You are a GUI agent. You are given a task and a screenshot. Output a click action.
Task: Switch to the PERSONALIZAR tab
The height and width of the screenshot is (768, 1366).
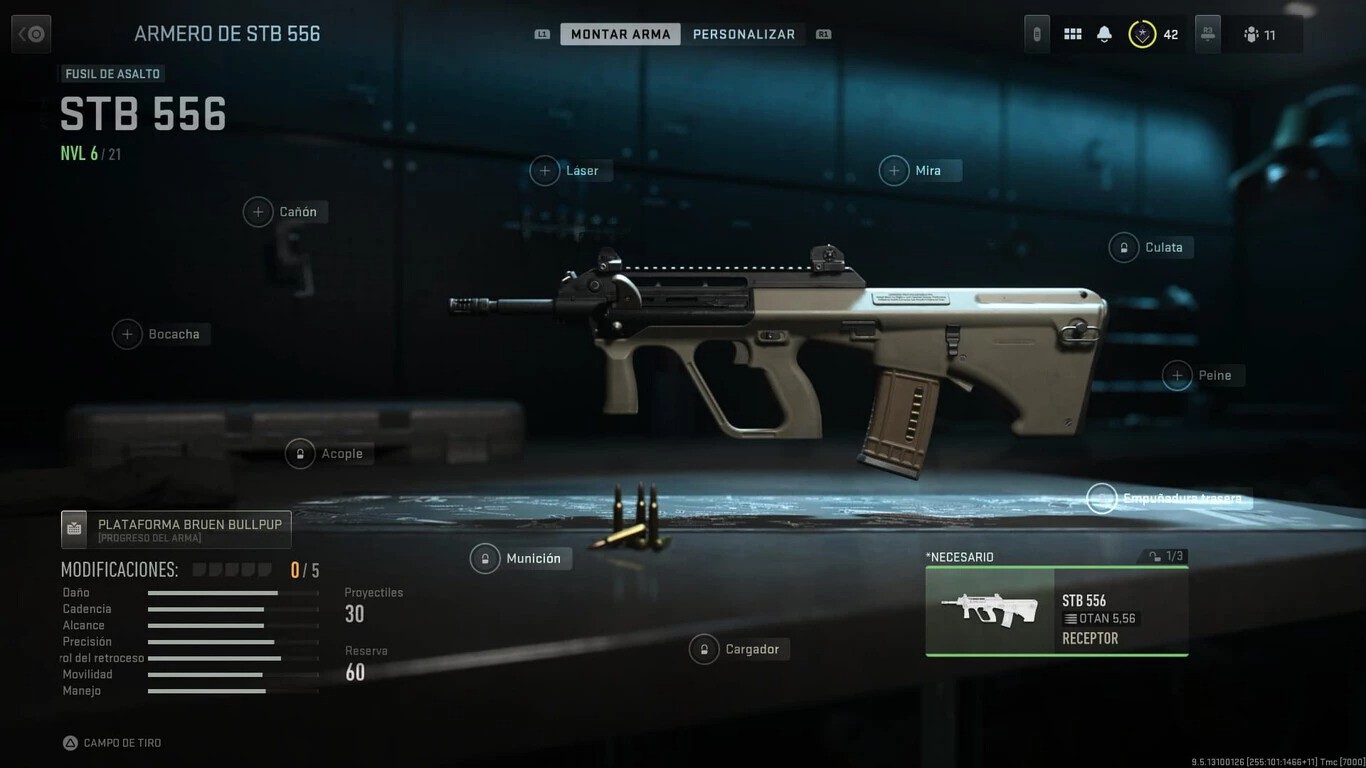(744, 33)
